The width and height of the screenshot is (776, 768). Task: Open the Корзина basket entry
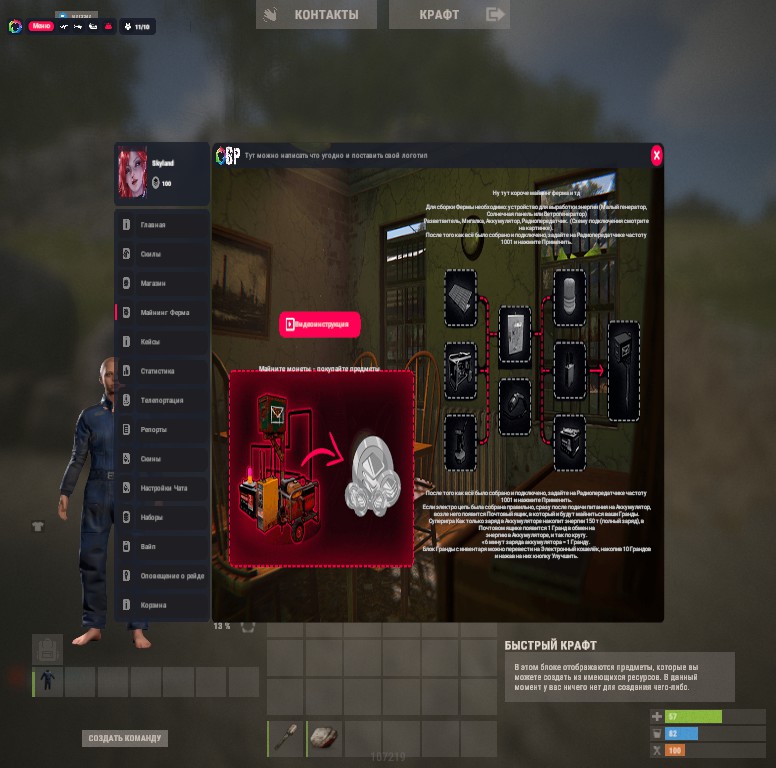[x=162, y=605]
